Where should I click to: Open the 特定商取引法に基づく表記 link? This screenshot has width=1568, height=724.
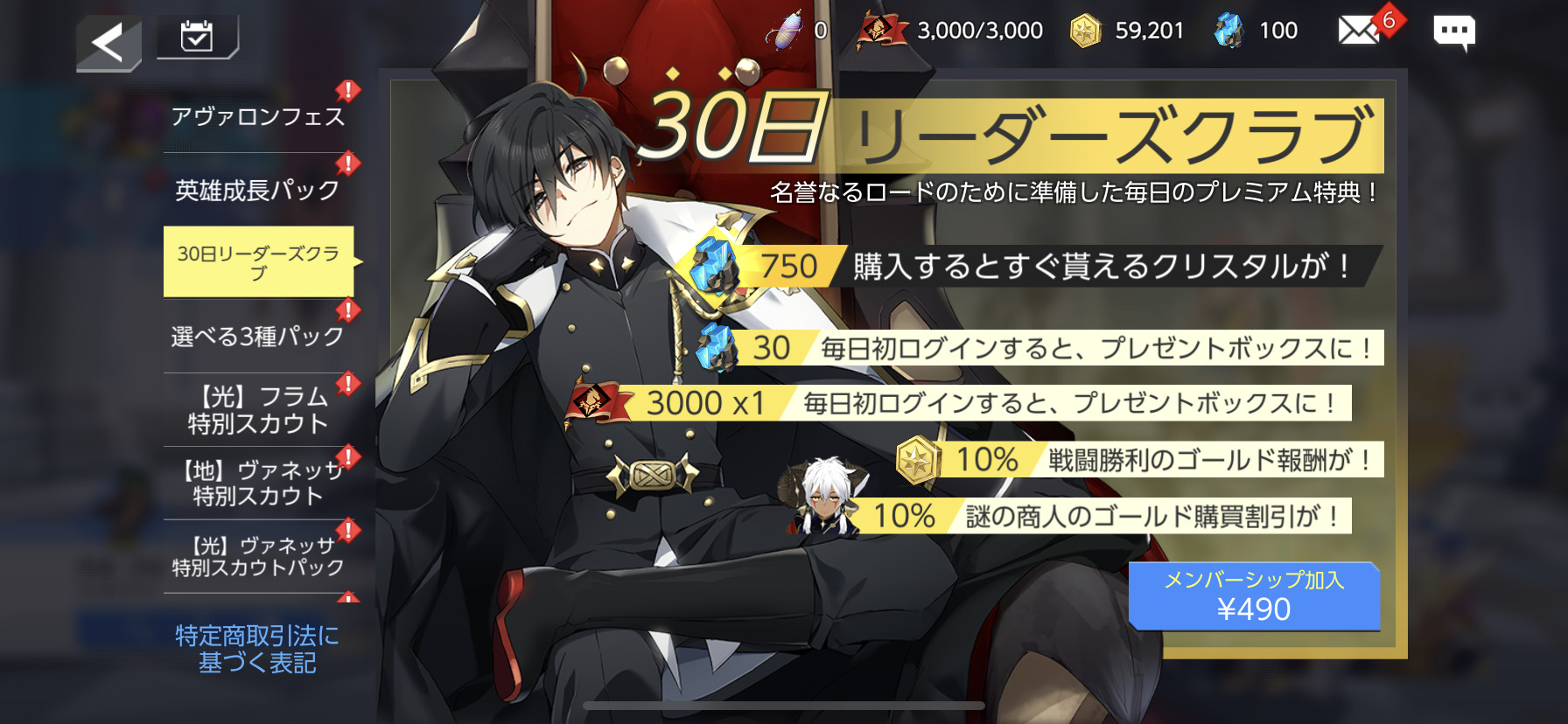tap(257, 649)
